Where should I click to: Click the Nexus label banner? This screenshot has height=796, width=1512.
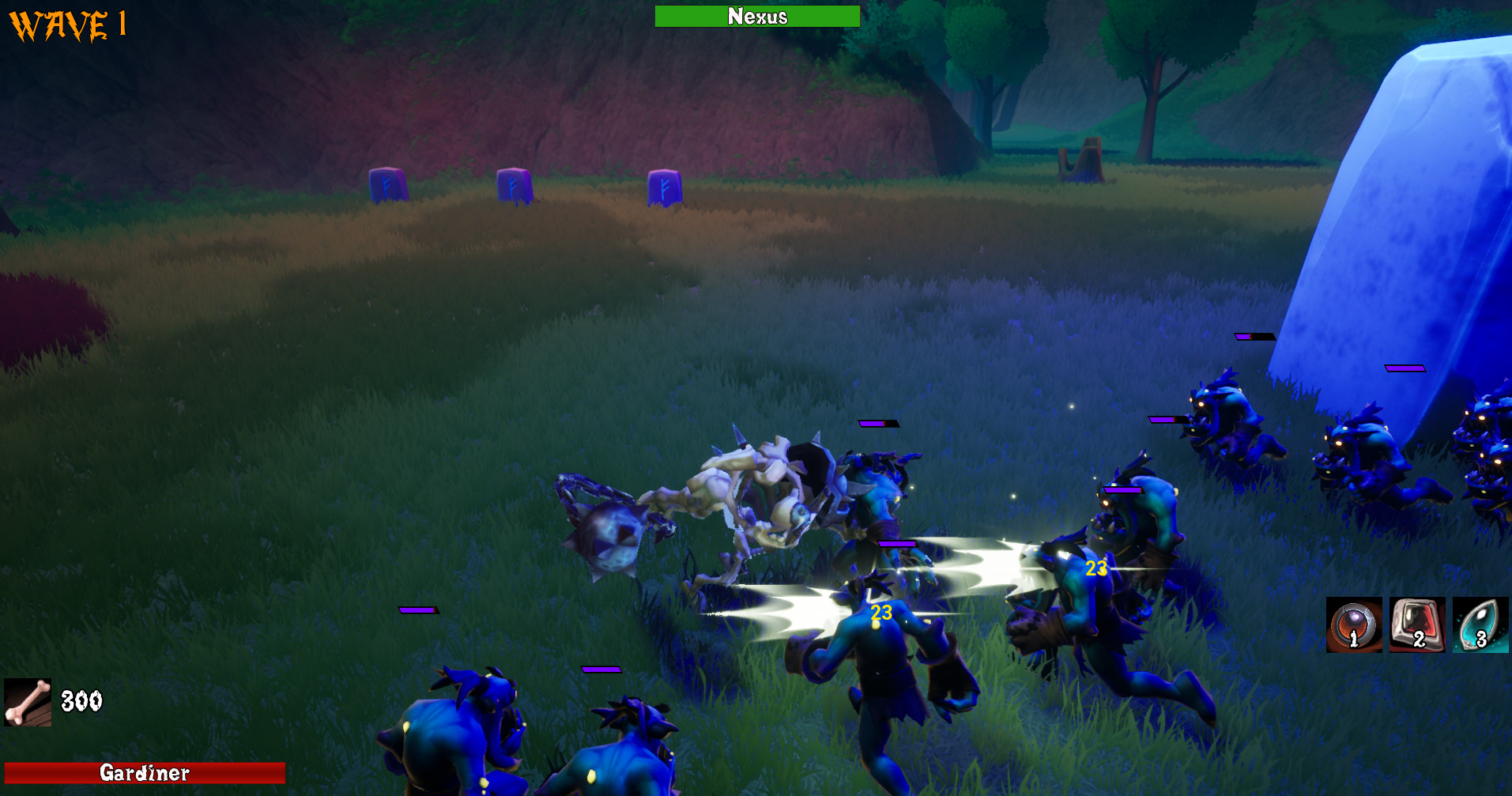coord(756,16)
